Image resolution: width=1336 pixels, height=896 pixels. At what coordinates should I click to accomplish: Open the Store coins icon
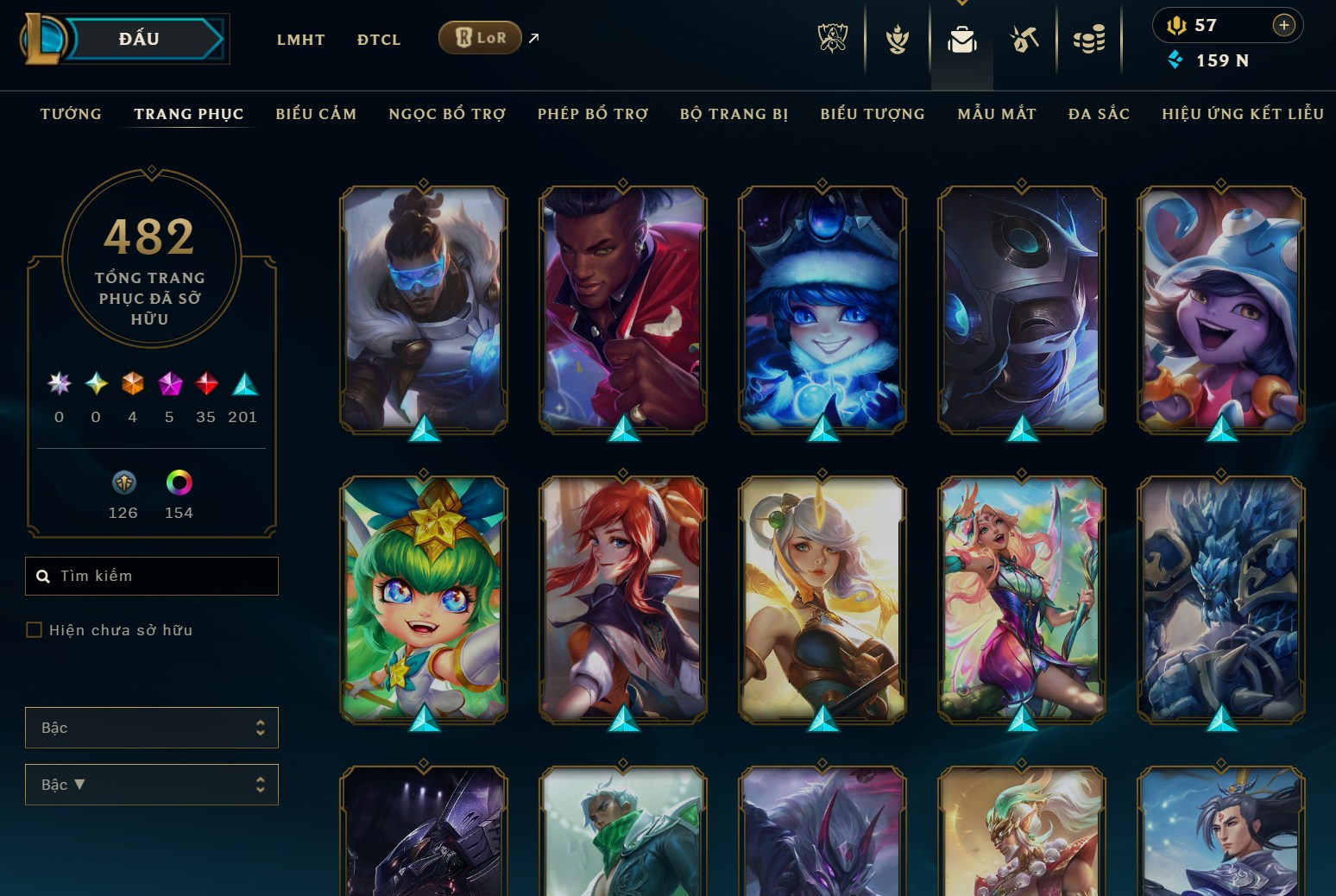[1089, 39]
